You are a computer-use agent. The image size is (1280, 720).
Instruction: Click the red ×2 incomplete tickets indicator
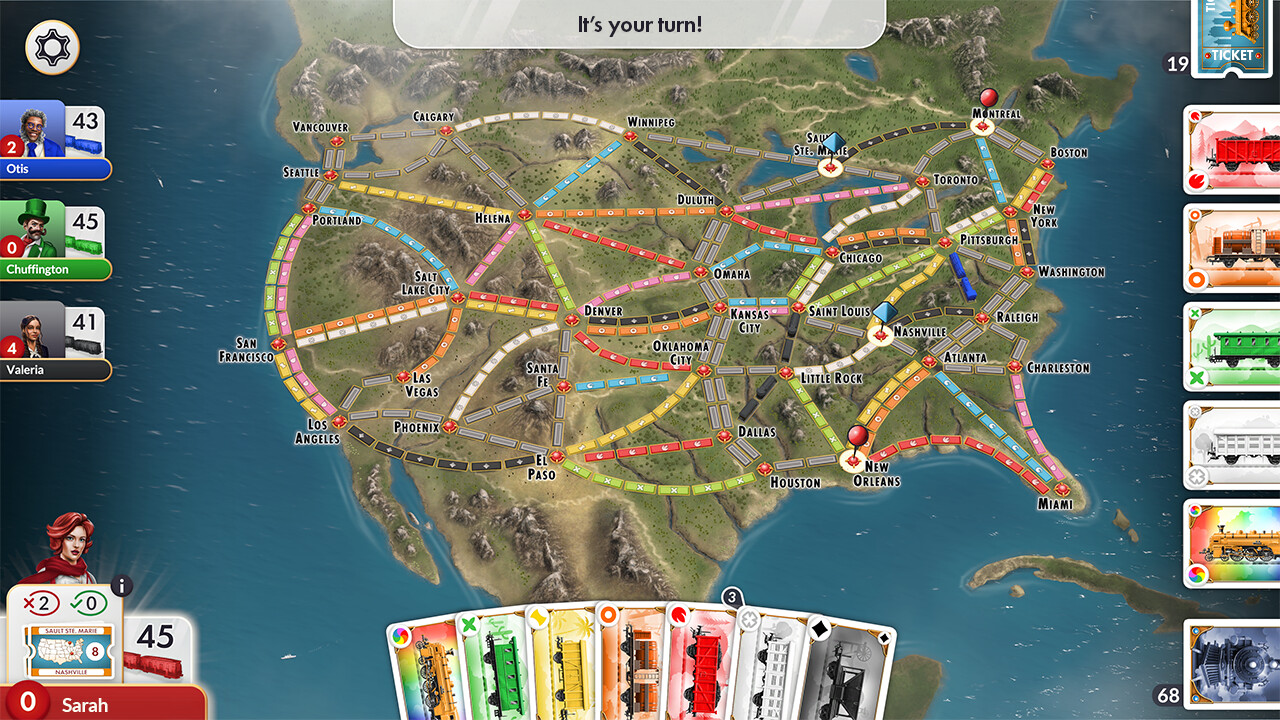40,602
